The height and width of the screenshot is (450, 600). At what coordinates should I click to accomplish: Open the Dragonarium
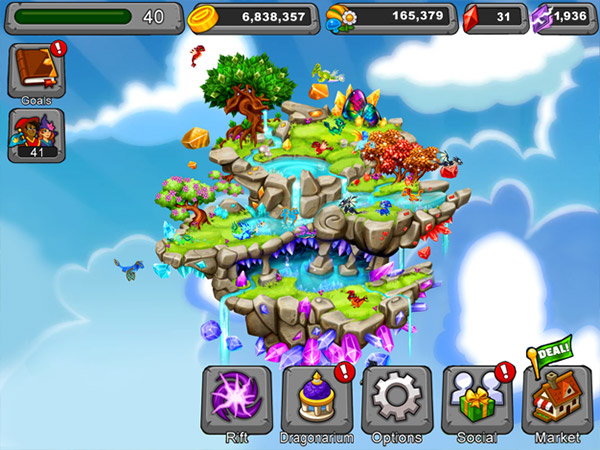click(317, 400)
